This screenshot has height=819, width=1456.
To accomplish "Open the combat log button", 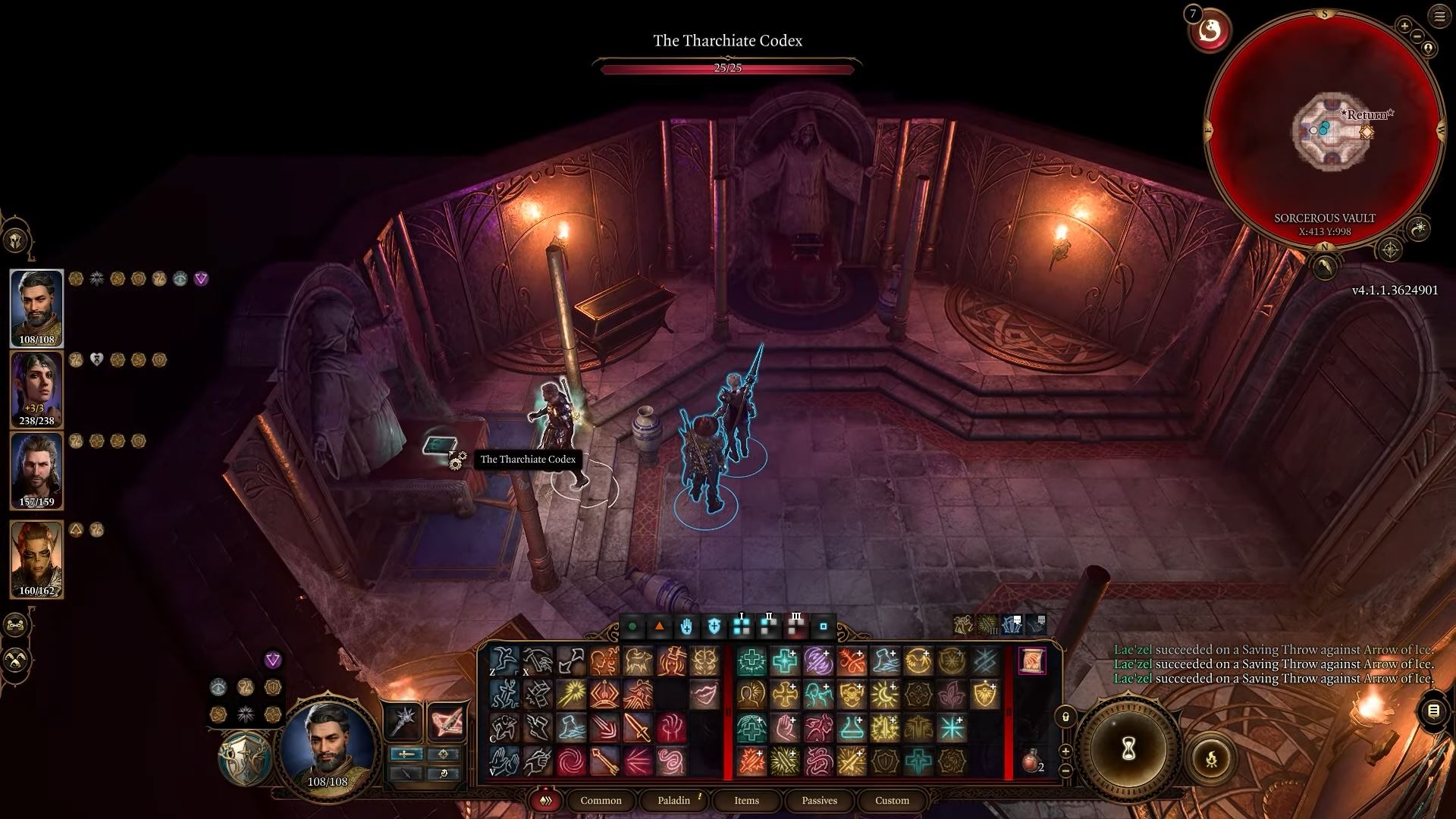I will pos(1433,711).
